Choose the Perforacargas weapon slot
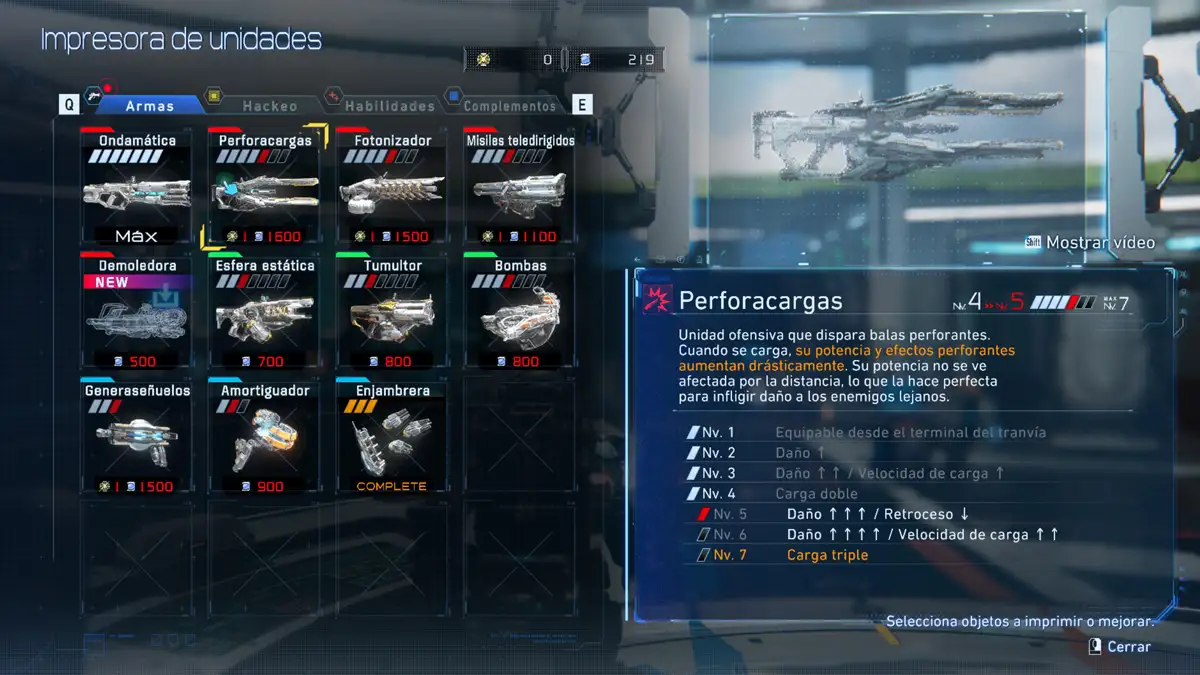Image resolution: width=1200 pixels, height=675 pixels. point(265,188)
